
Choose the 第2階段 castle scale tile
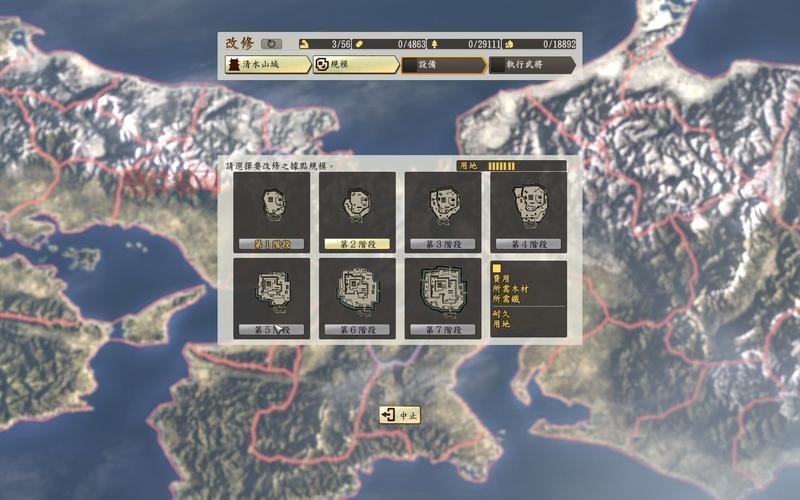357,212
